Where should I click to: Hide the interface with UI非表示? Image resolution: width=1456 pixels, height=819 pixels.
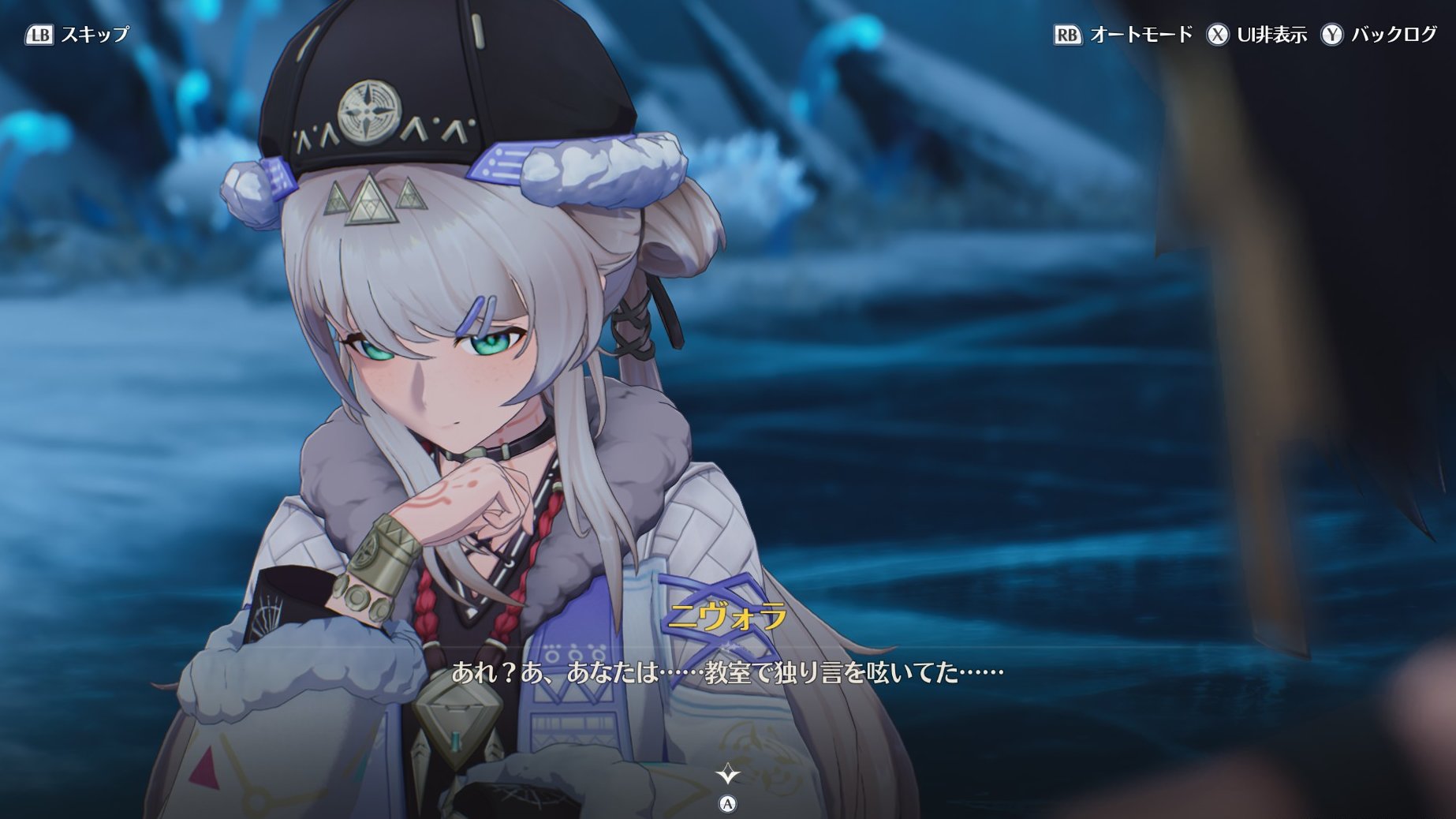click(1256, 35)
